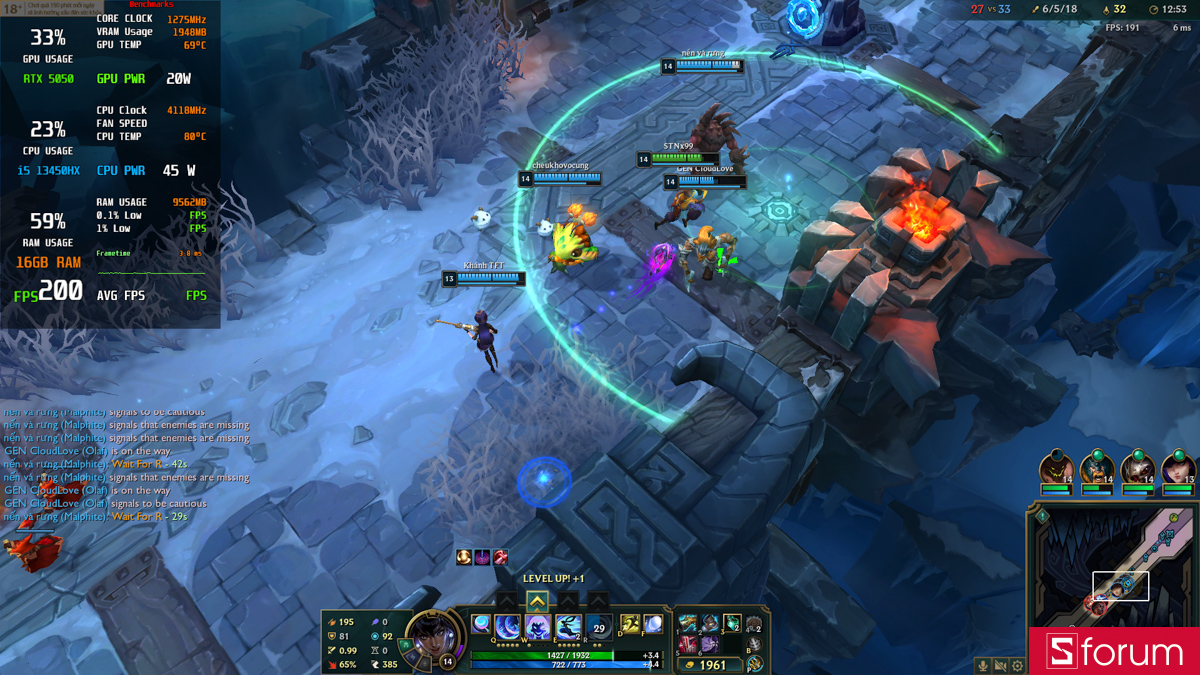Use the item in slot 1
This screenshot has height=675, width=1200.
[x=688, y=624]
